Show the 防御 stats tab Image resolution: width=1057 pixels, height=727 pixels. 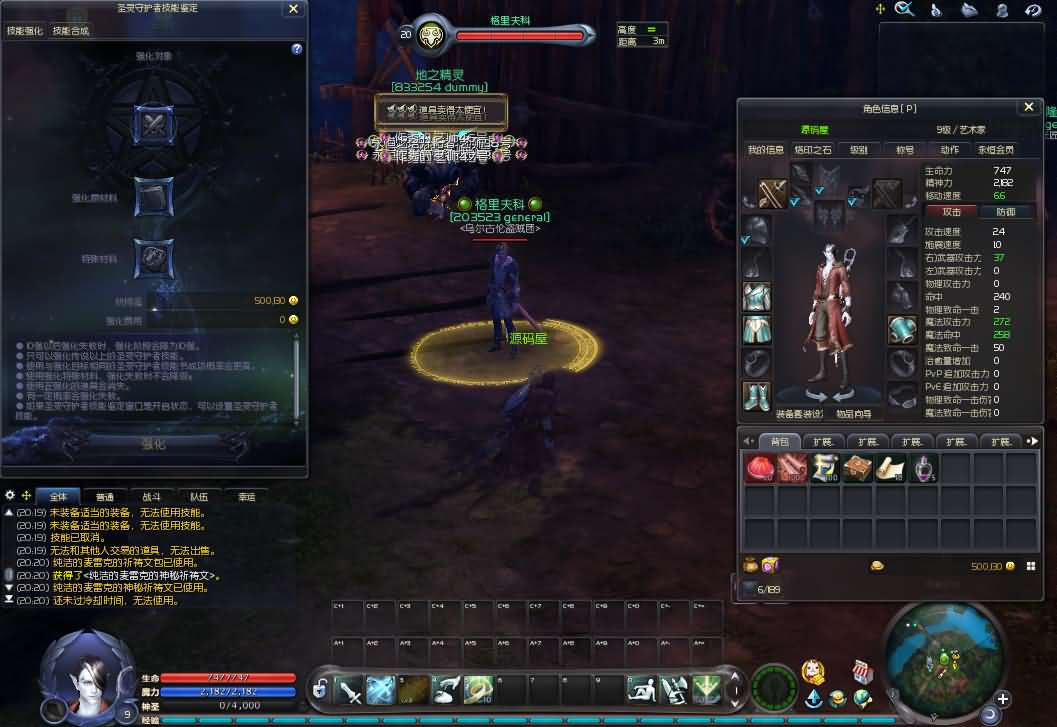click(x=1005, y=212)
